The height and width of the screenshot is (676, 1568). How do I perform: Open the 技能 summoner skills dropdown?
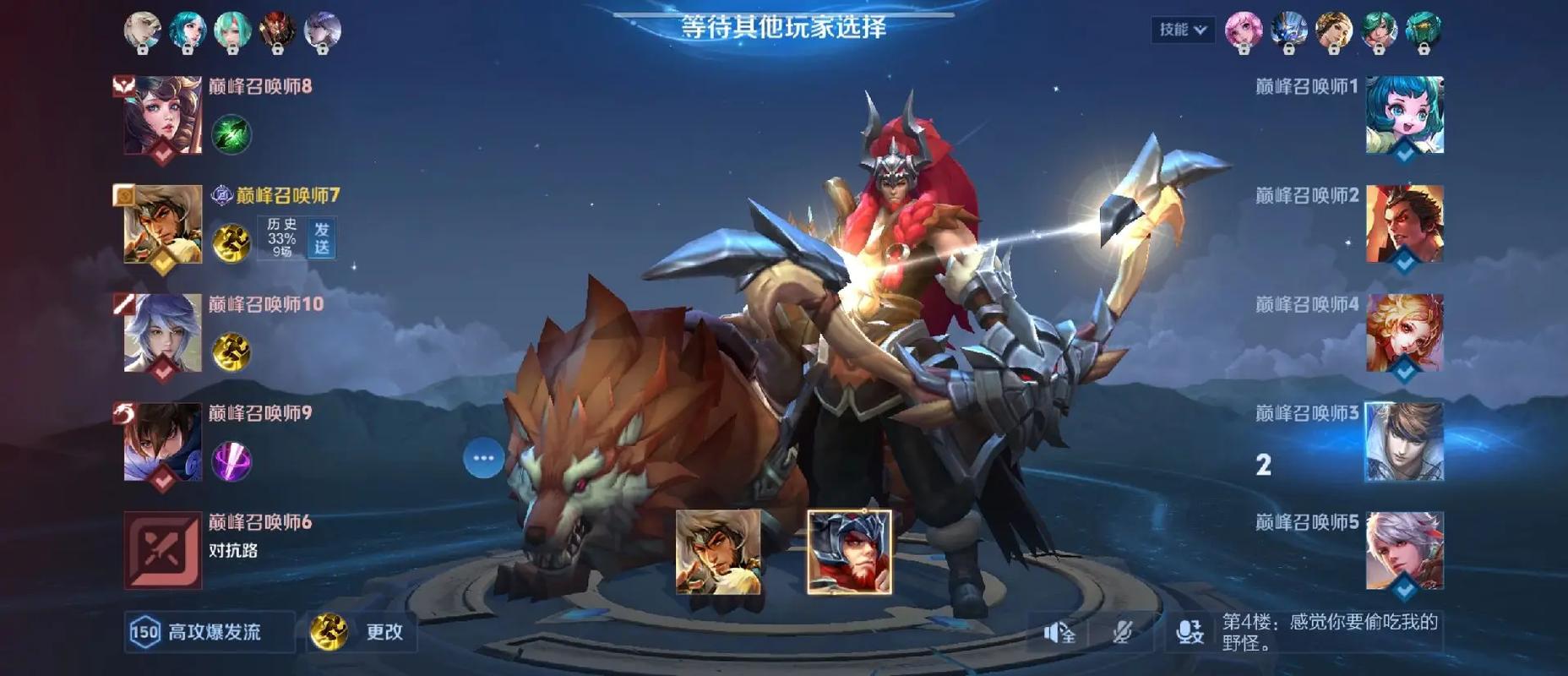tap(1181, 27)
